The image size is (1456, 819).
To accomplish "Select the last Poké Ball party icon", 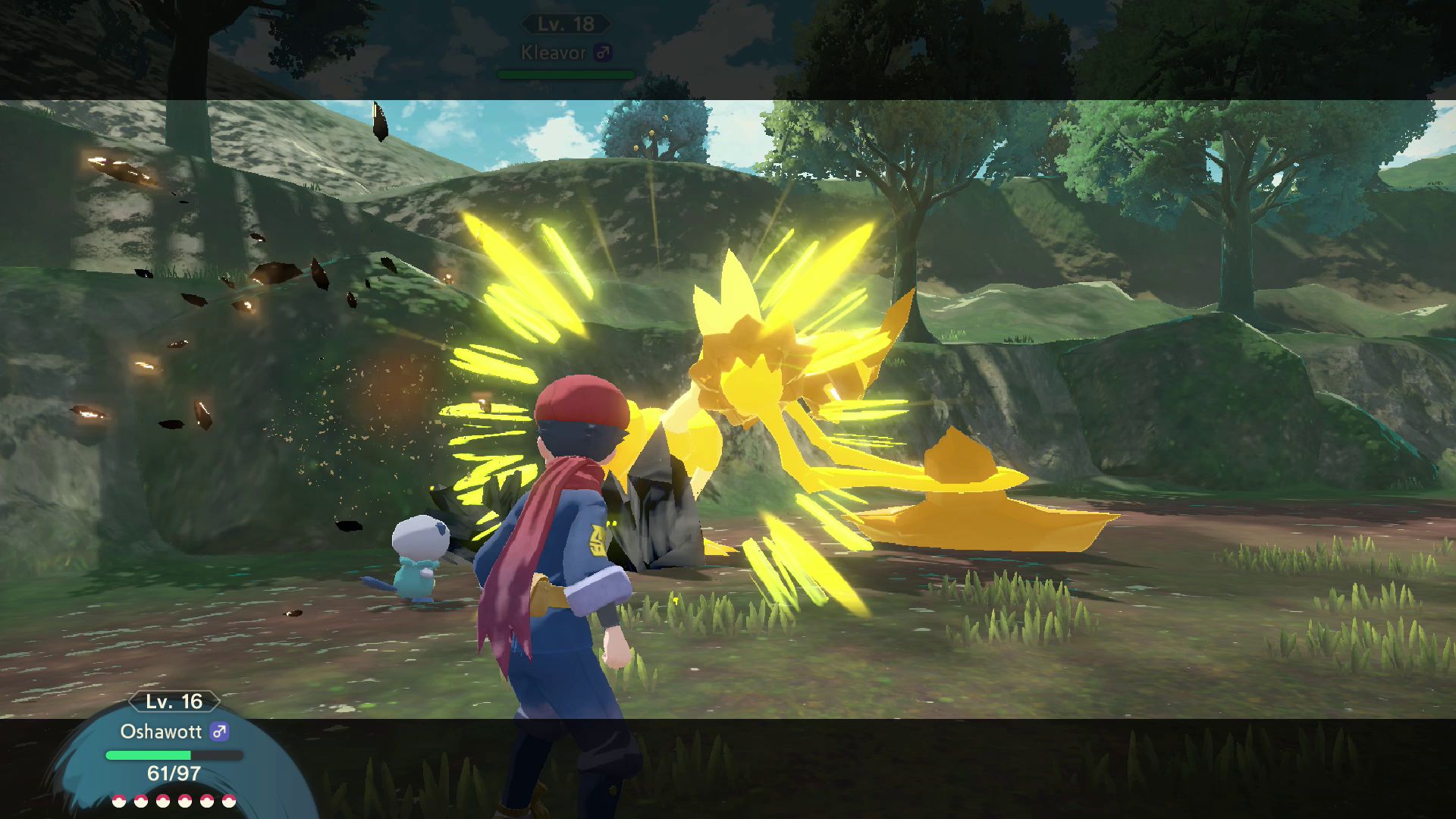I will 228,800.
